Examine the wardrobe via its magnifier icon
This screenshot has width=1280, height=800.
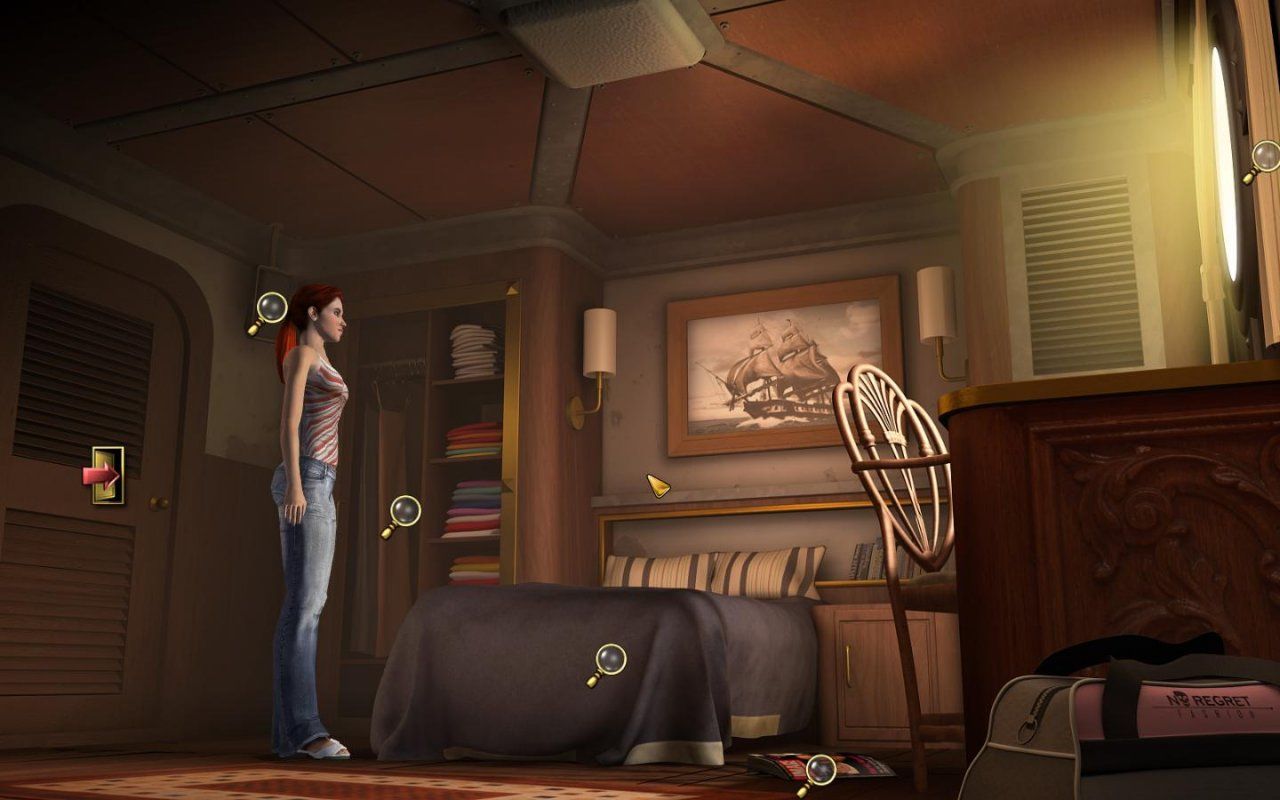tap(403, 512)
